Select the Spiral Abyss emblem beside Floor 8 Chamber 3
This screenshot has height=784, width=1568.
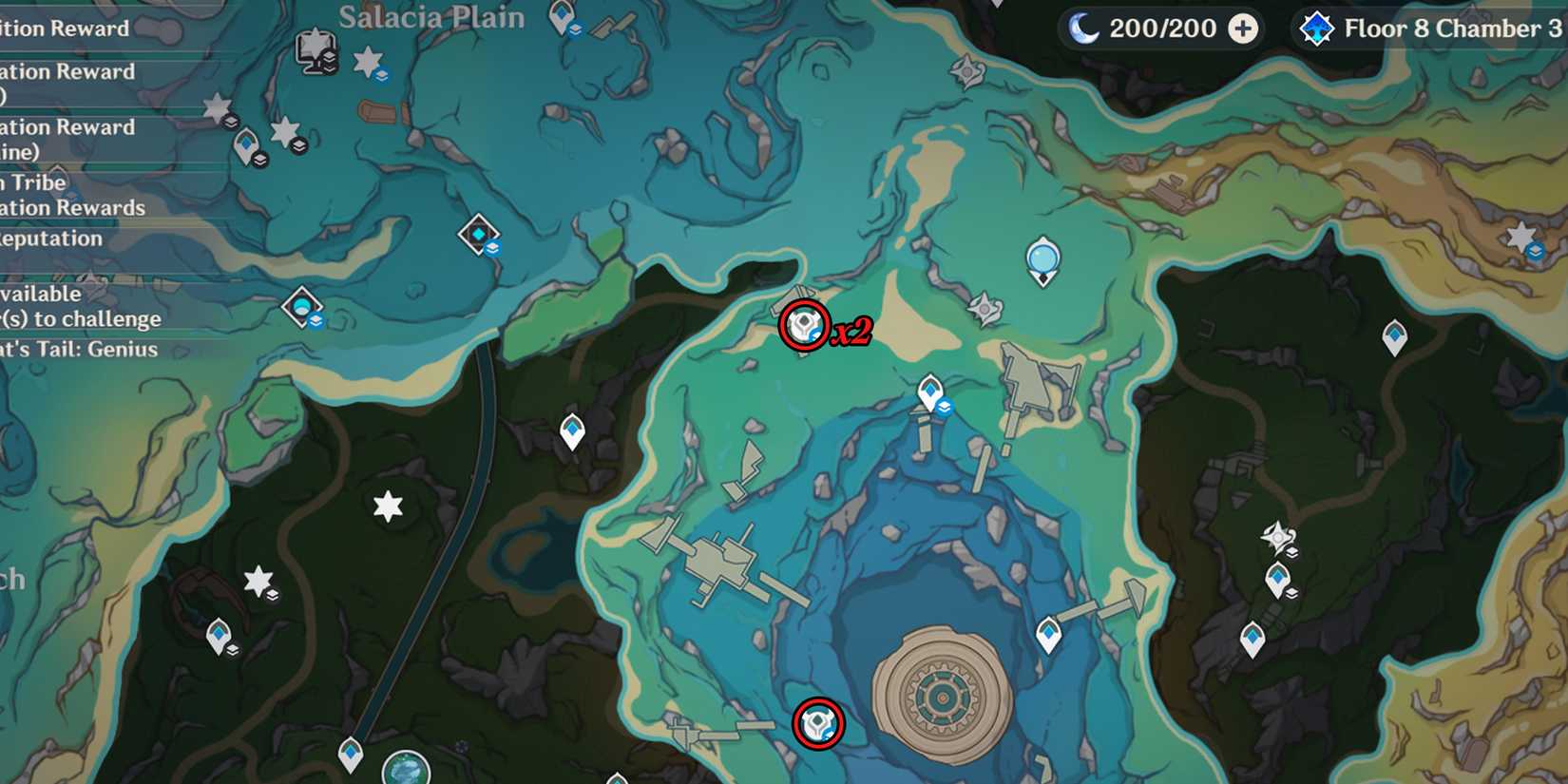[1317, 29]
